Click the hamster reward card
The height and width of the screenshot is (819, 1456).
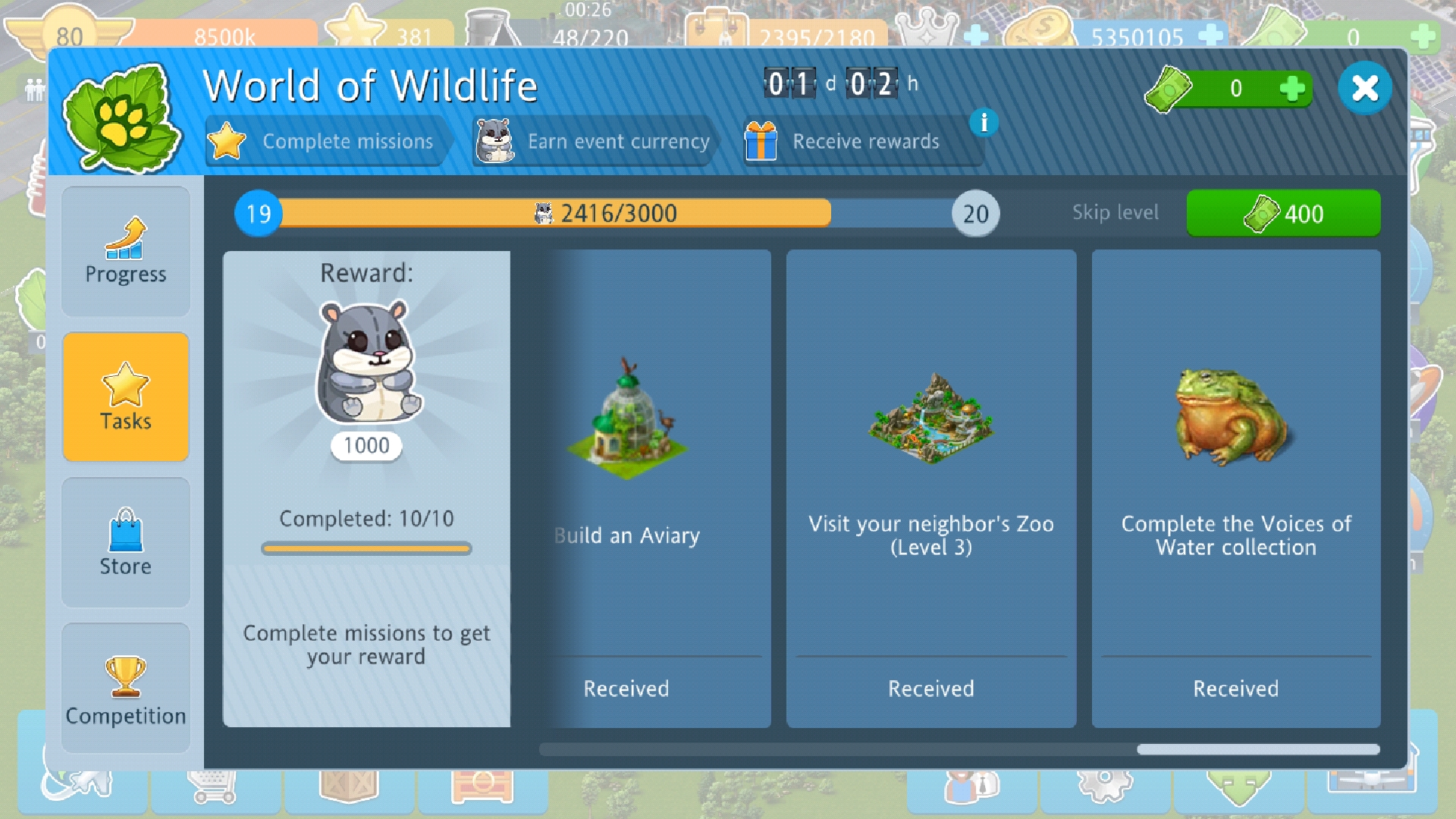366,488
